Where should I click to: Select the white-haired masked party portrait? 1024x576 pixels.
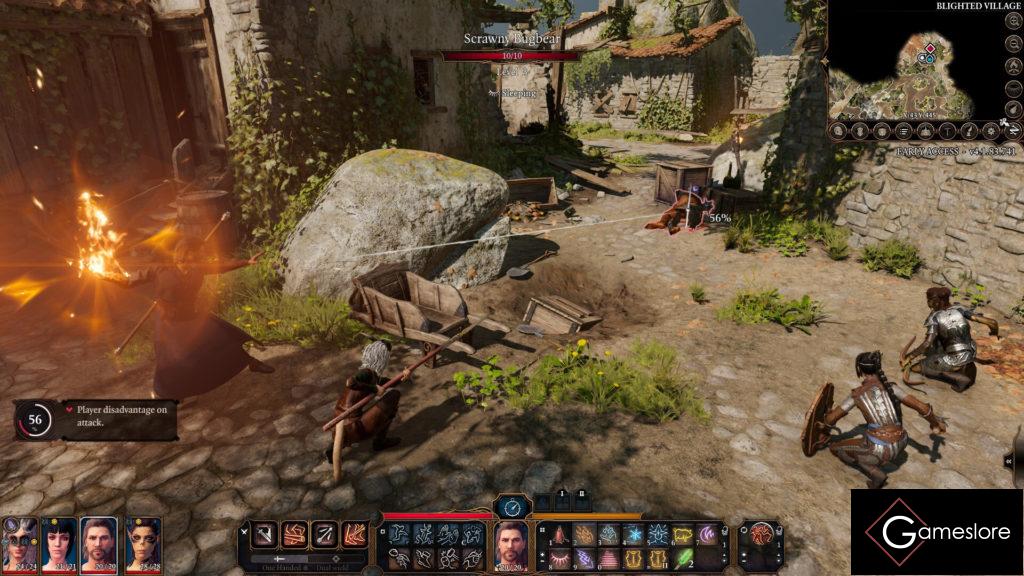click(x=20, y=541)
